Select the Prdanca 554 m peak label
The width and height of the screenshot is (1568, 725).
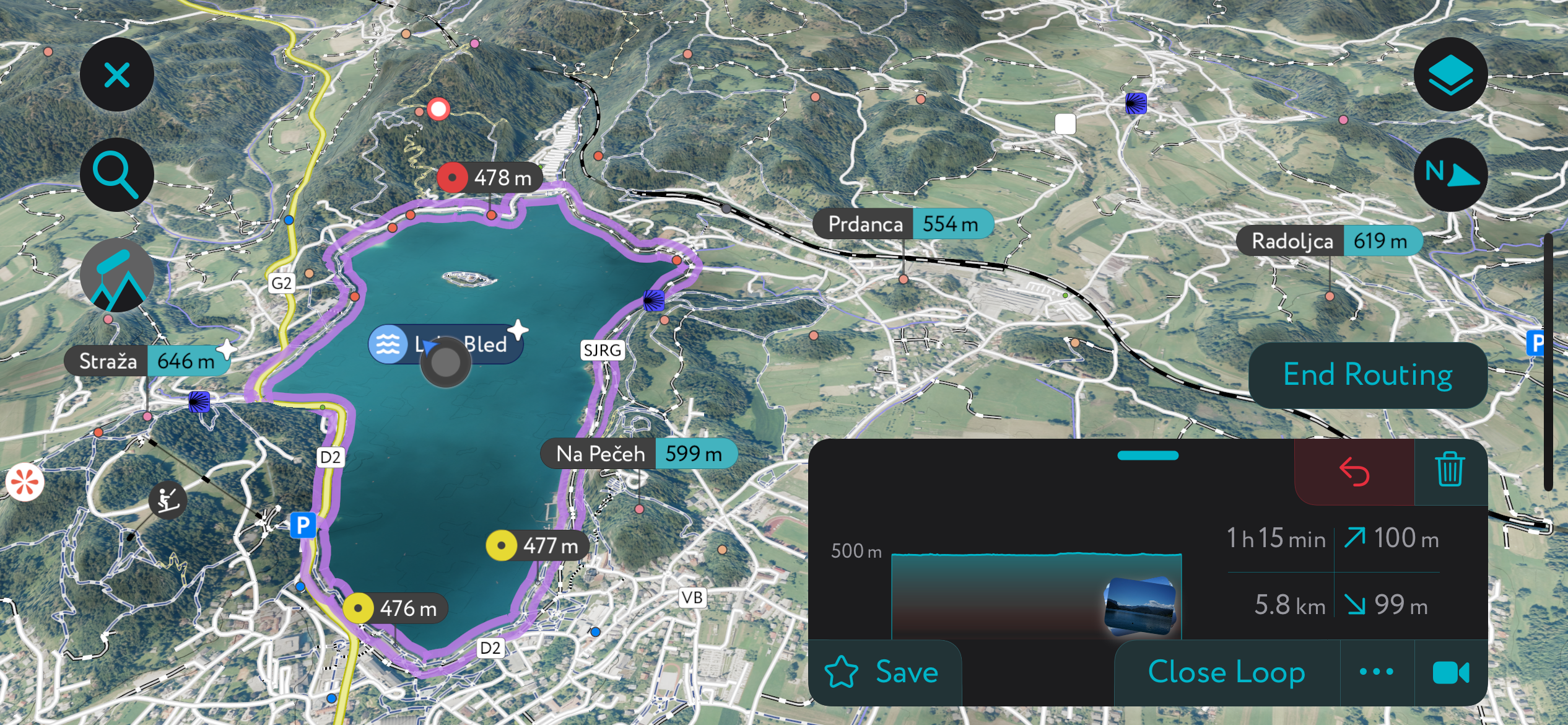coord(902,224)
